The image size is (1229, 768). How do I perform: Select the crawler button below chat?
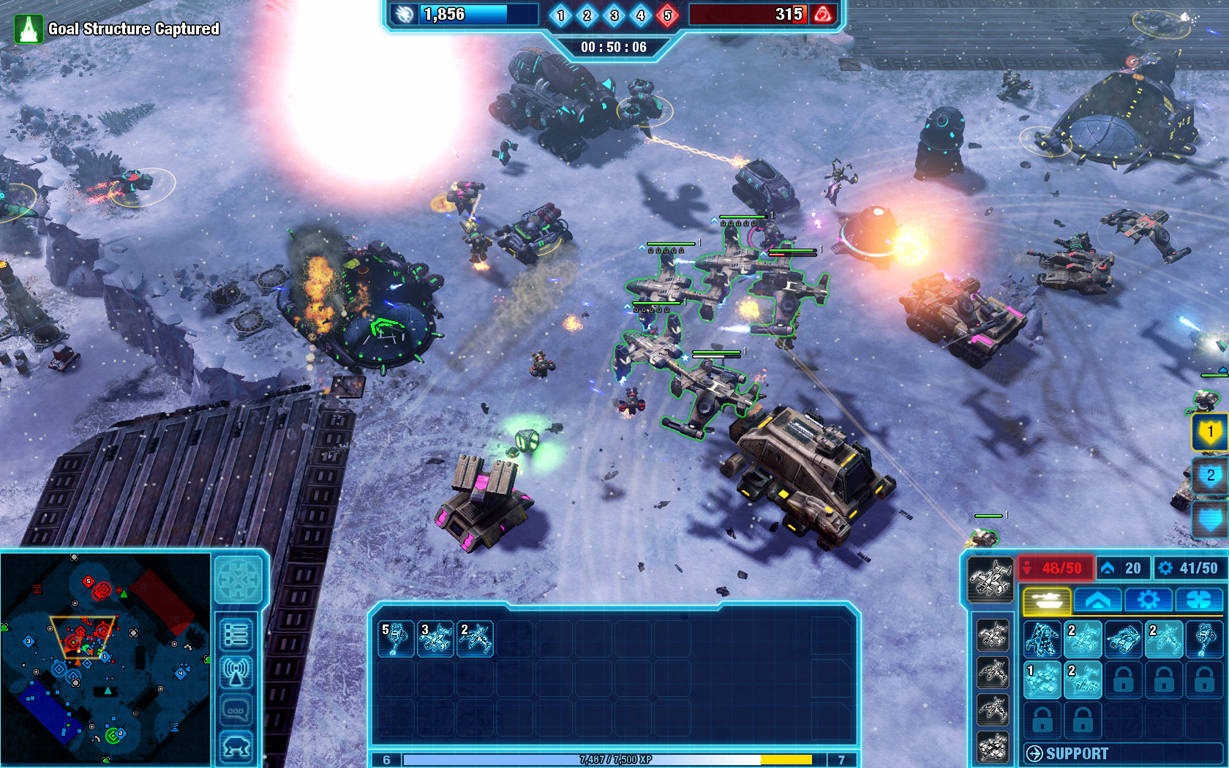coord(237,745)
